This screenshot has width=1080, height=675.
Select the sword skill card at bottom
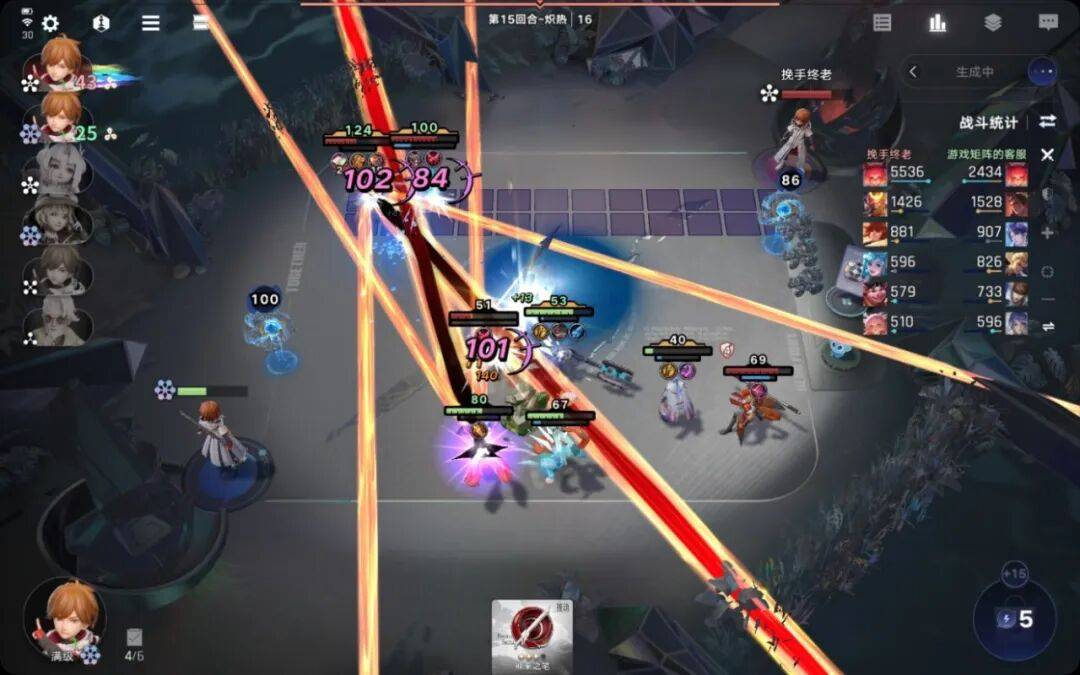(531, 634)
